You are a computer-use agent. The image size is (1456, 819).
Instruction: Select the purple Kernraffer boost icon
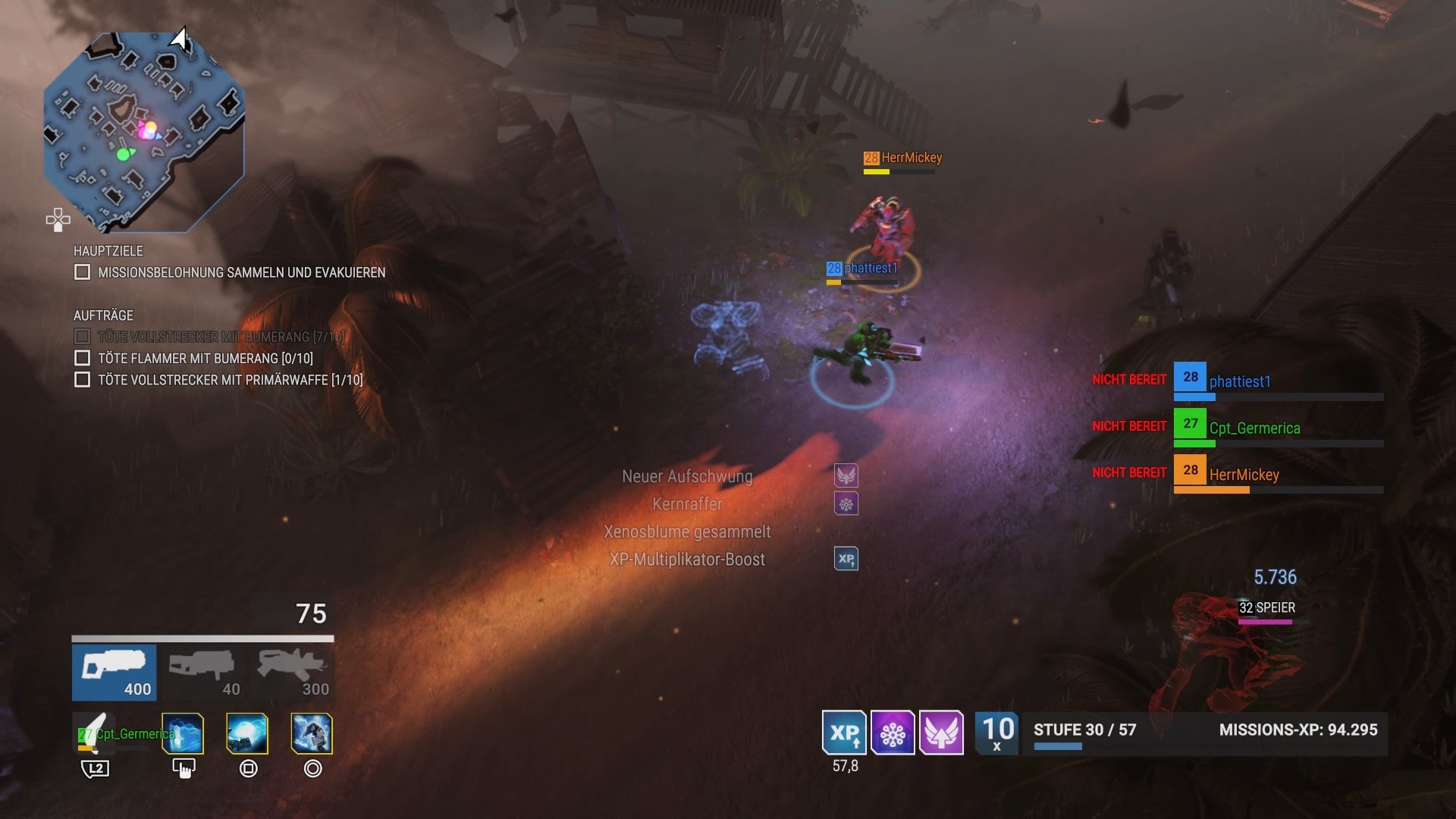[x=893, y=733]
